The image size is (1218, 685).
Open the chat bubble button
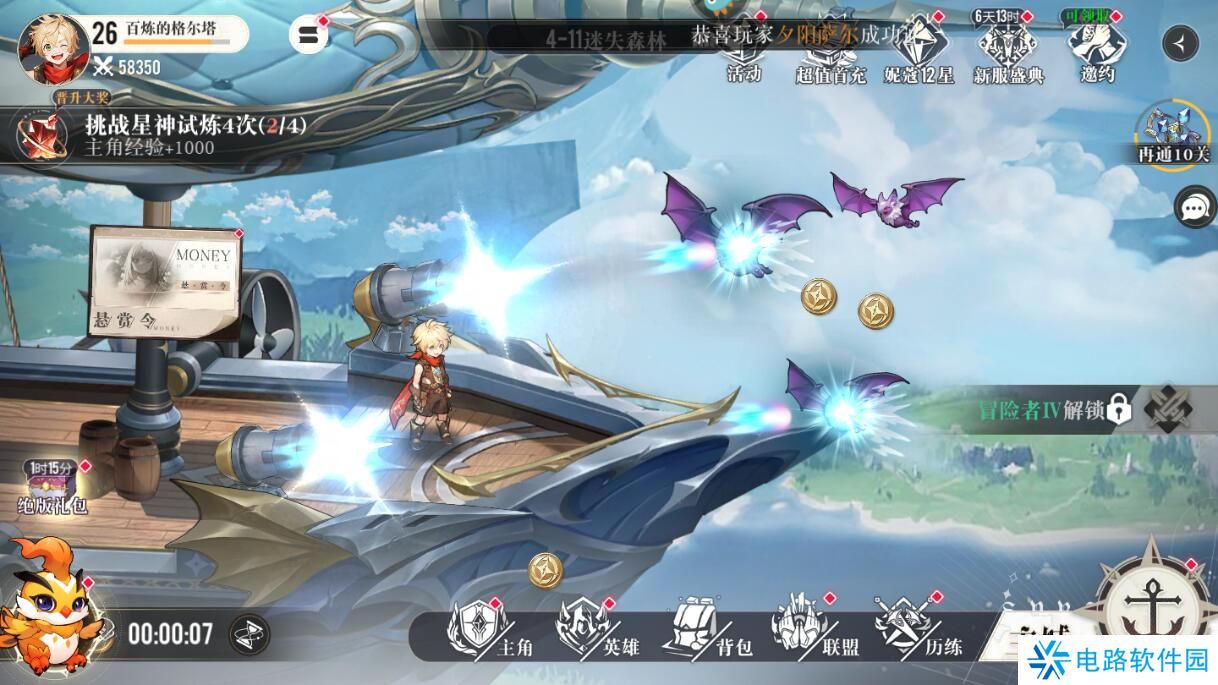coord(1194,207)
